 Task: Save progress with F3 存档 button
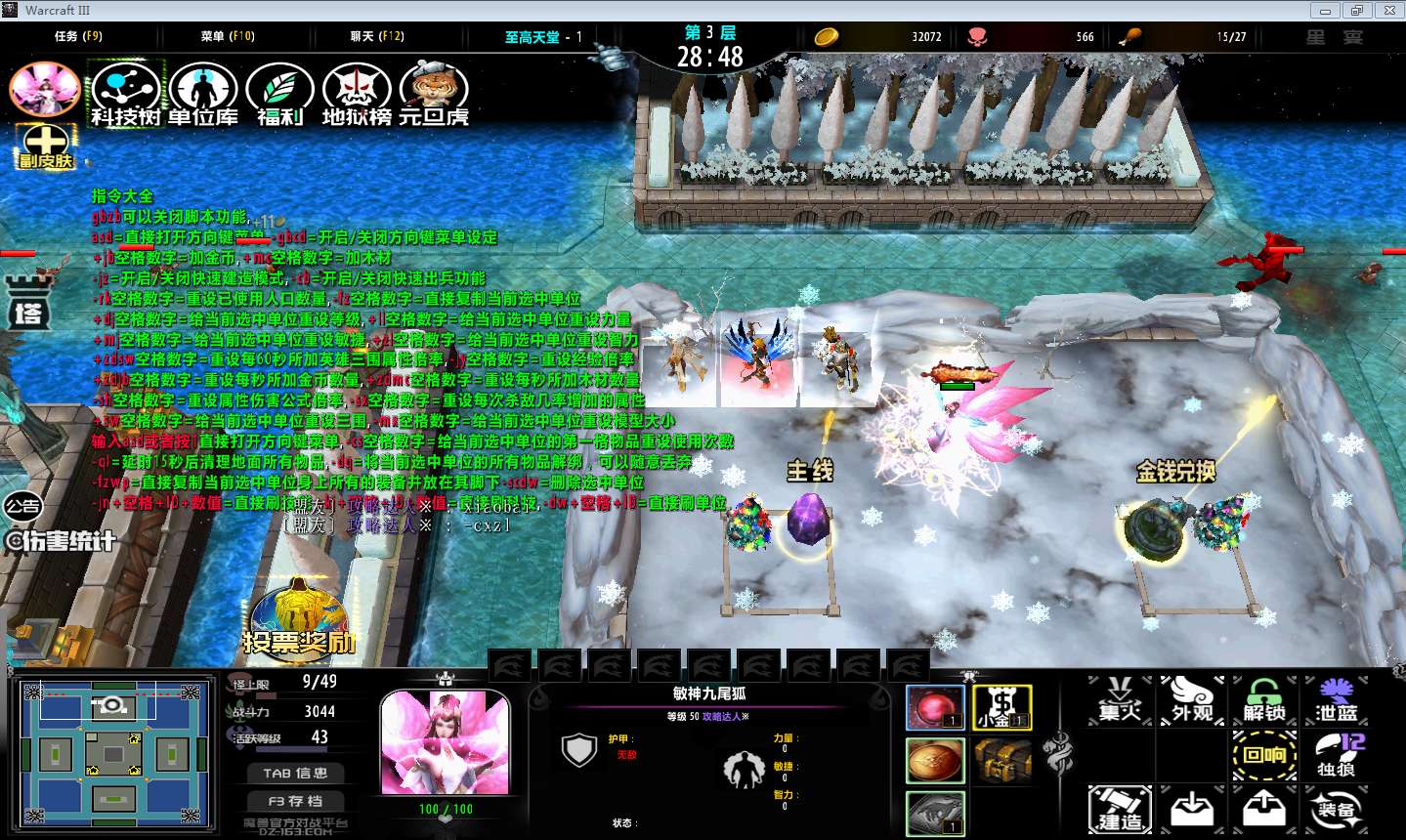295,800
